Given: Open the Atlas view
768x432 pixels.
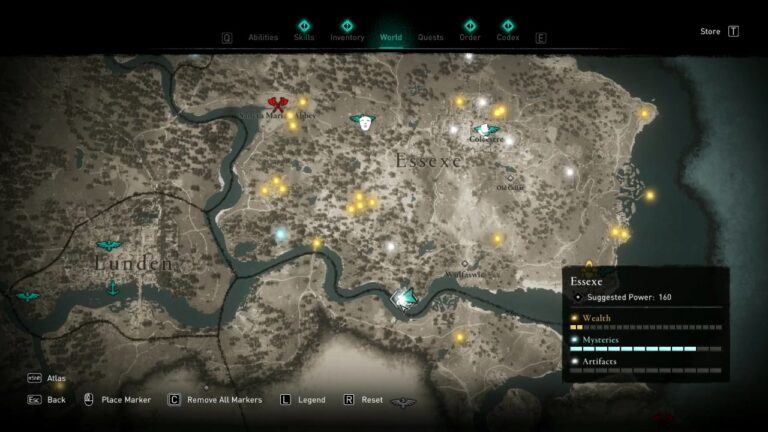Looking at the screenshot, I should click(x=56, y=379).
